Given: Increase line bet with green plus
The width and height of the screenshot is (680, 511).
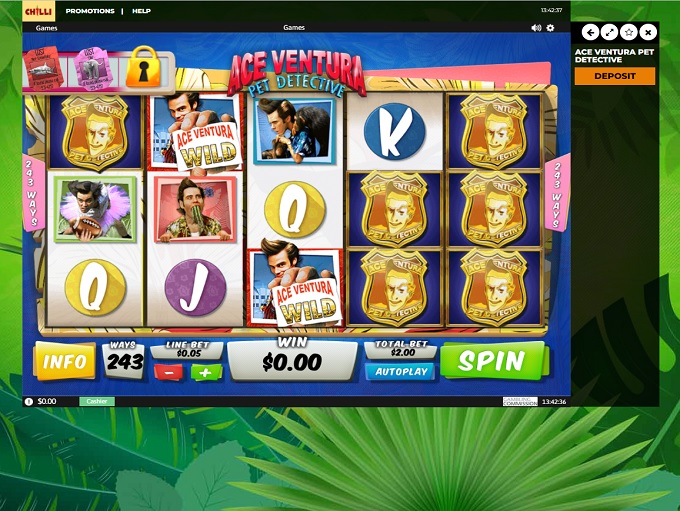Looking at the screenshot, I should [206, 372].
